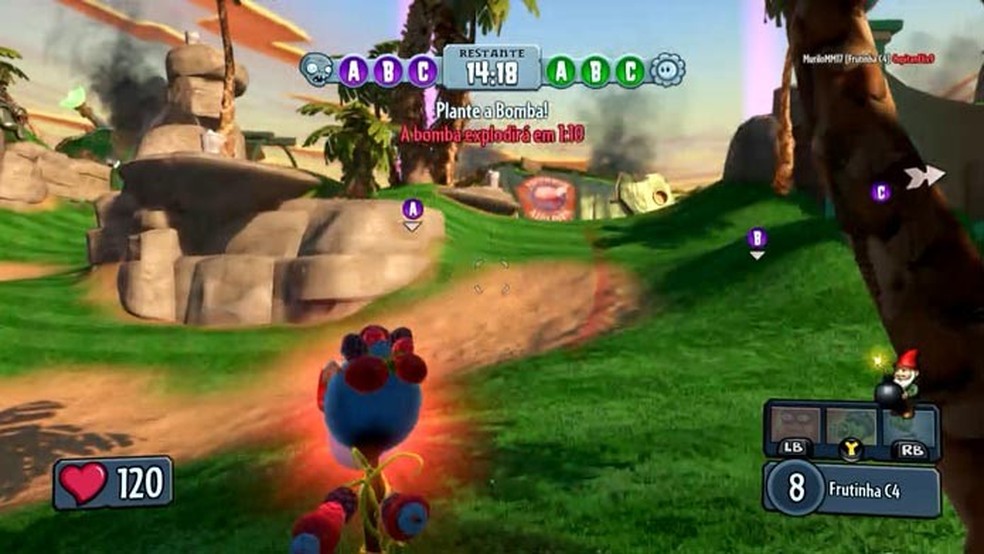Click the purple C waypoint marker
984x554 pixels.
[880, 192]
